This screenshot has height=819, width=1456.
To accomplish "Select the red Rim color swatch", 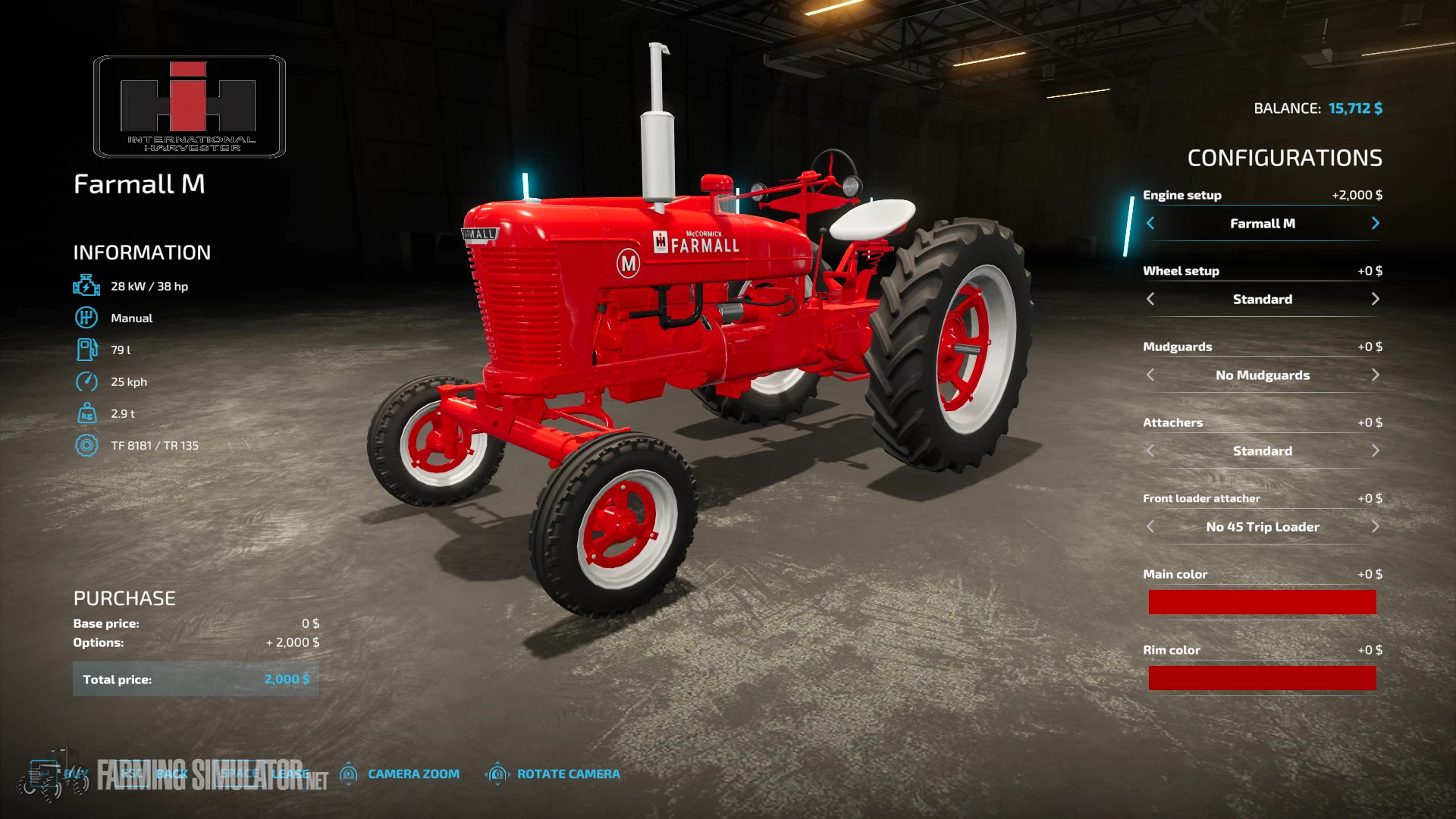I will [1262, 677].
